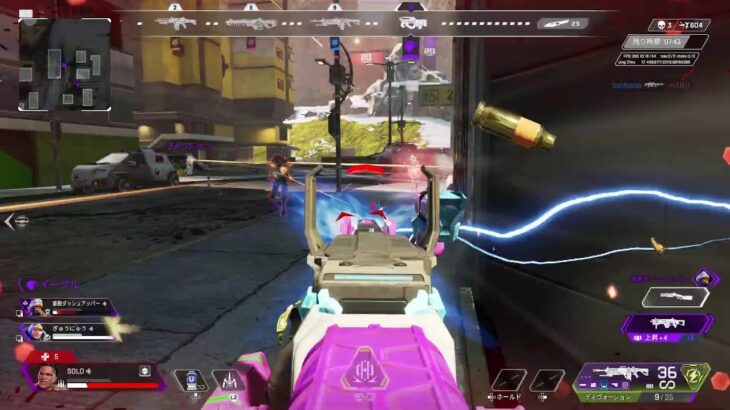Click the highlighted helmet icon in top bar
Image resolution: width=730 pixels, height=410 pixels.
click(x=411, y=22)
